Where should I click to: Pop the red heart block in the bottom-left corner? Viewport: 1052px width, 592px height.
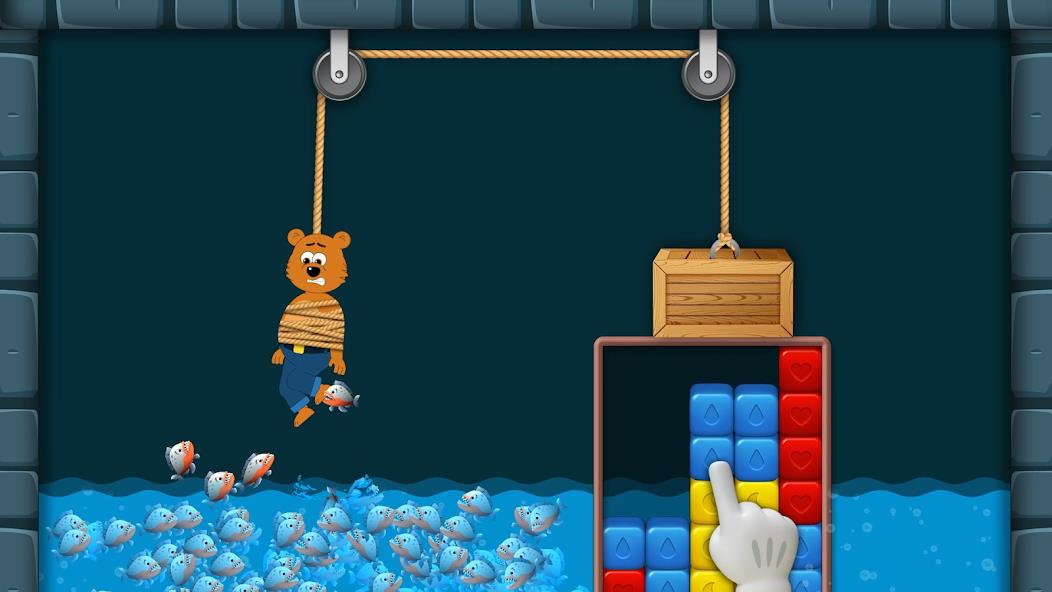point(624,581)
